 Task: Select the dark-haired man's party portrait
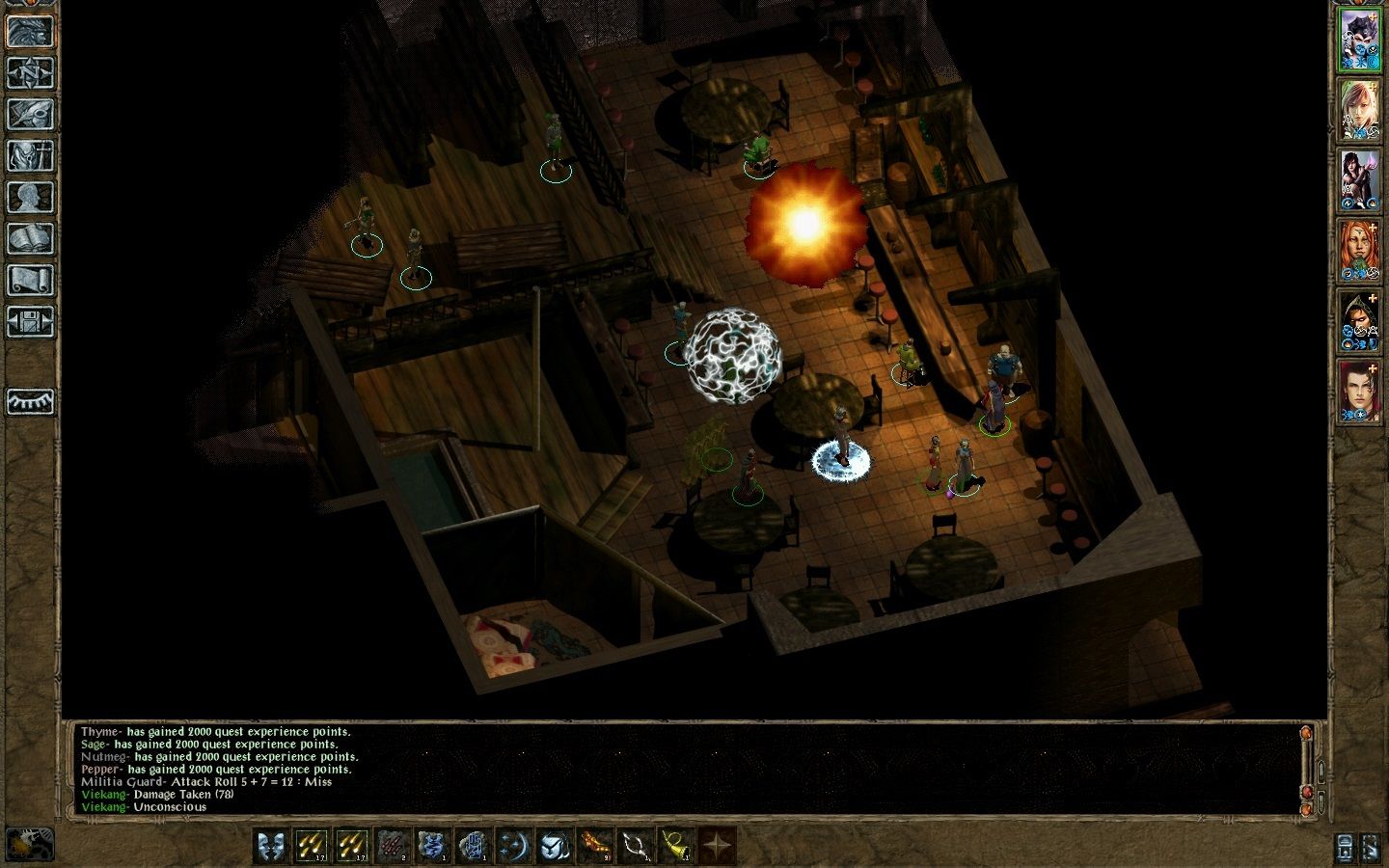[x=1359, y=390]
